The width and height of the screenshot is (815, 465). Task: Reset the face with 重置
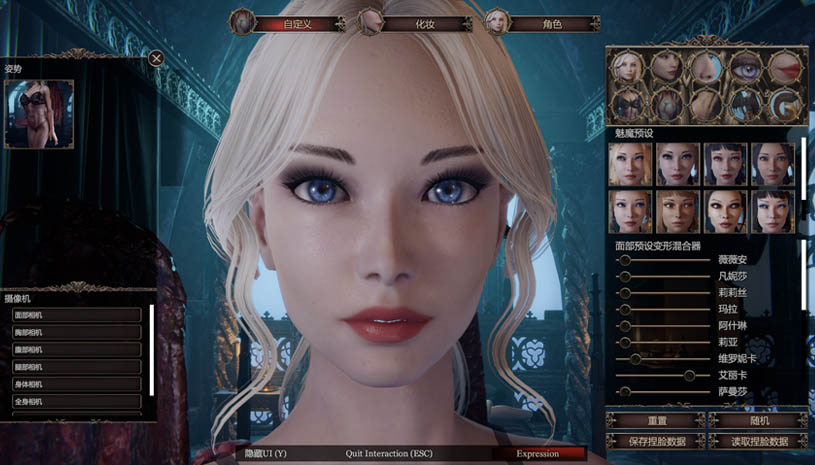pyautogui.click(x=656, y=421)
